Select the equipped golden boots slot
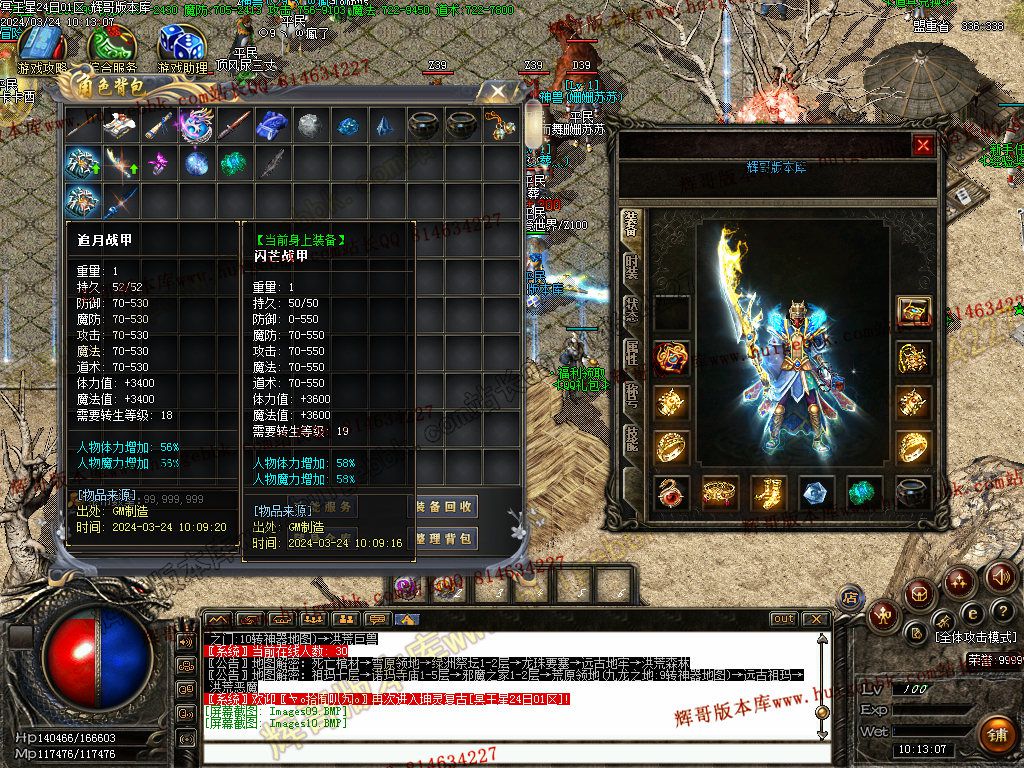The width and height of the screenshot is (1024, 768). (x=768, y=492)
